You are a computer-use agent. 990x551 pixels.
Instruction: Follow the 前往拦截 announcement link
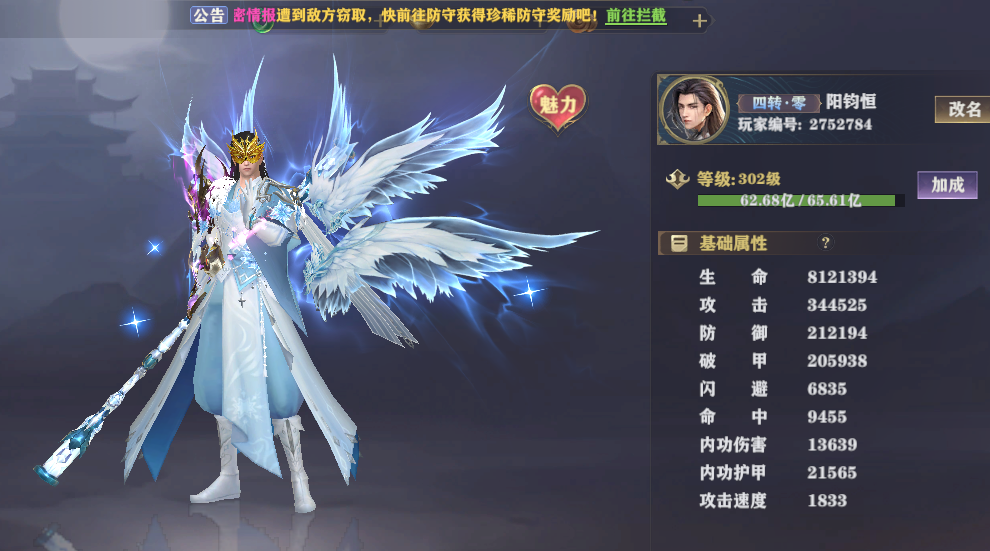point(636,17)
